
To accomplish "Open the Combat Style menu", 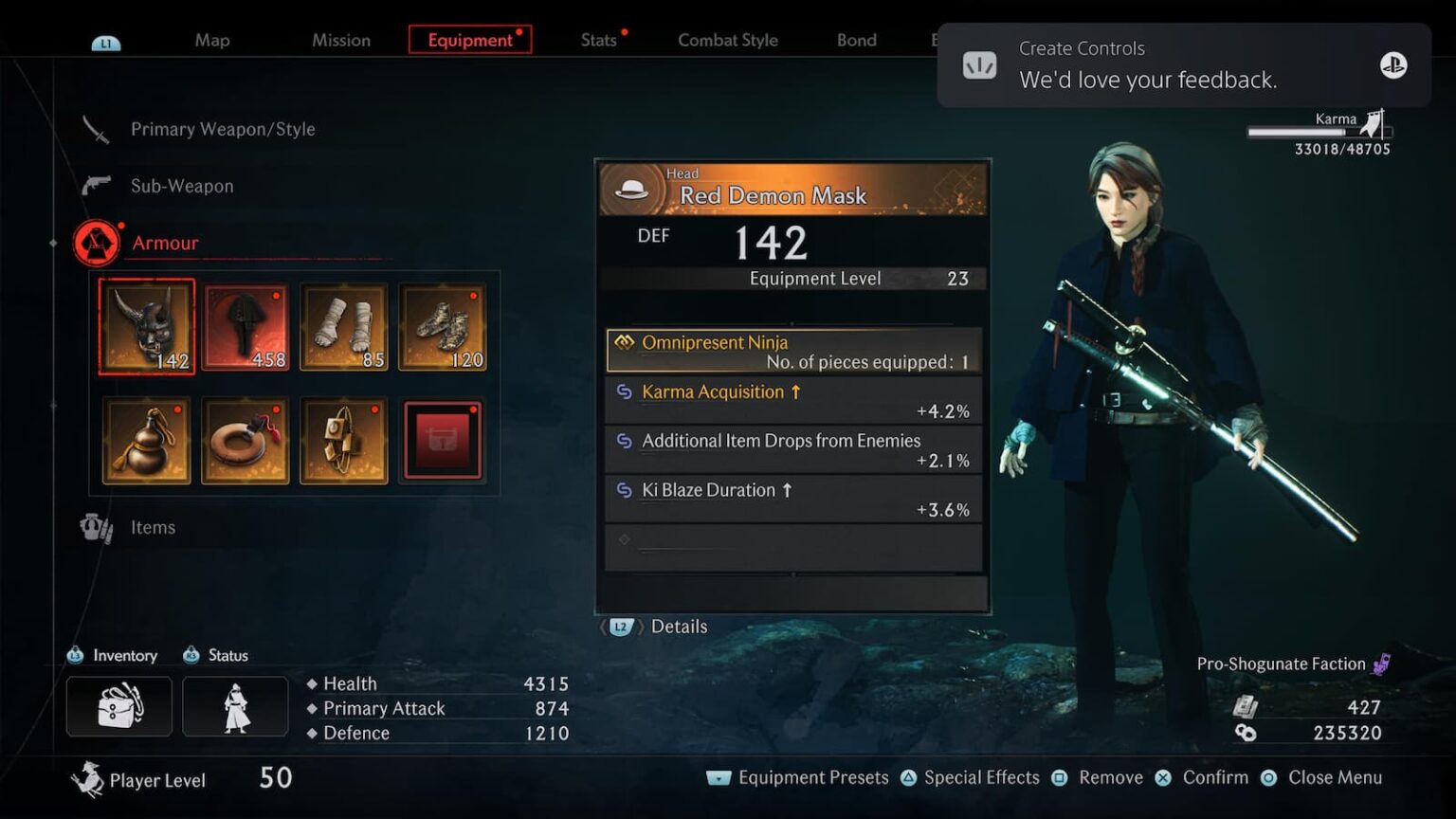I will point(727,40).
